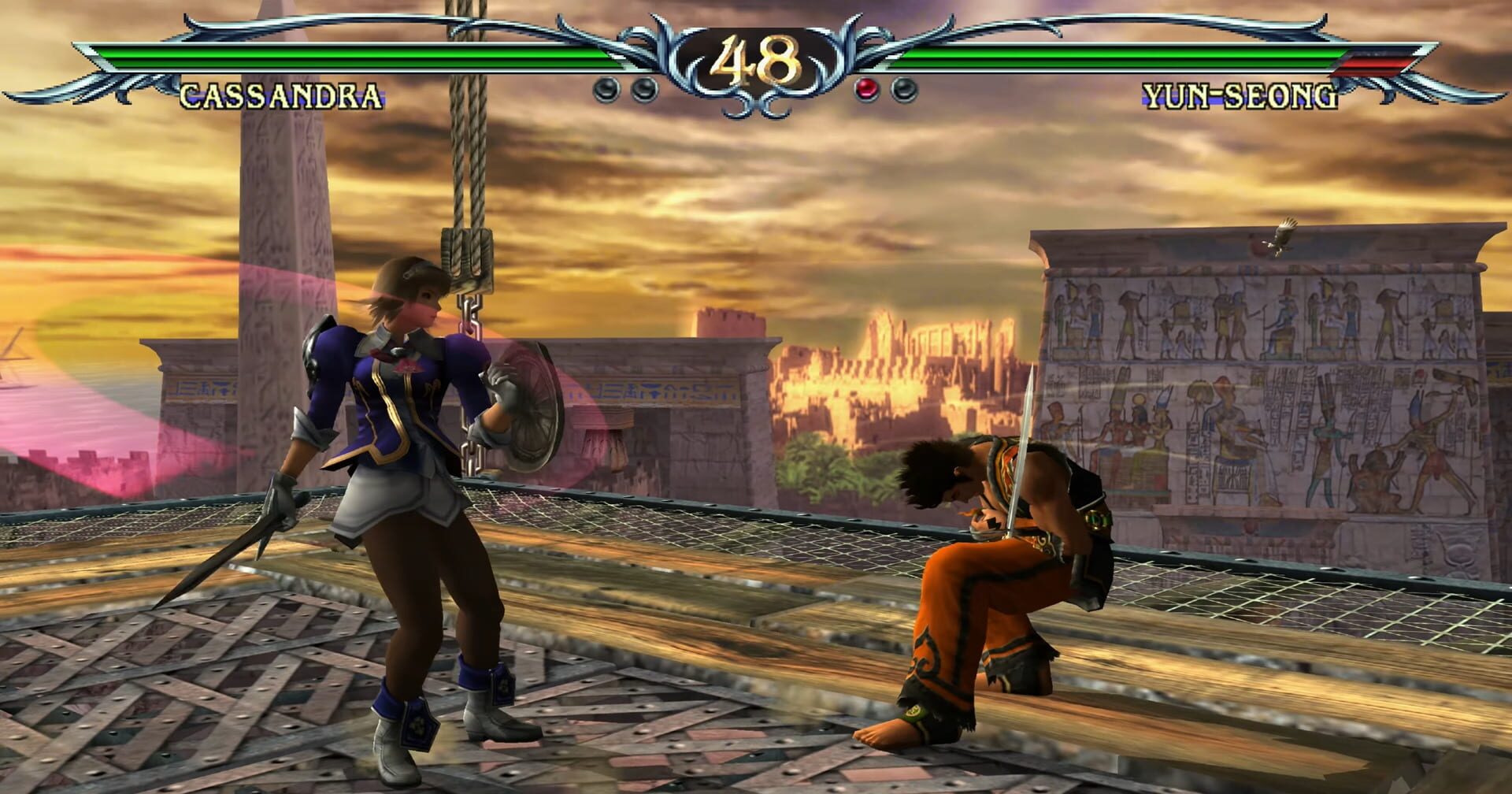1512x794 pixels.
Task: Select Cassandra's second round-win orb
Action: tap(646, 90)
